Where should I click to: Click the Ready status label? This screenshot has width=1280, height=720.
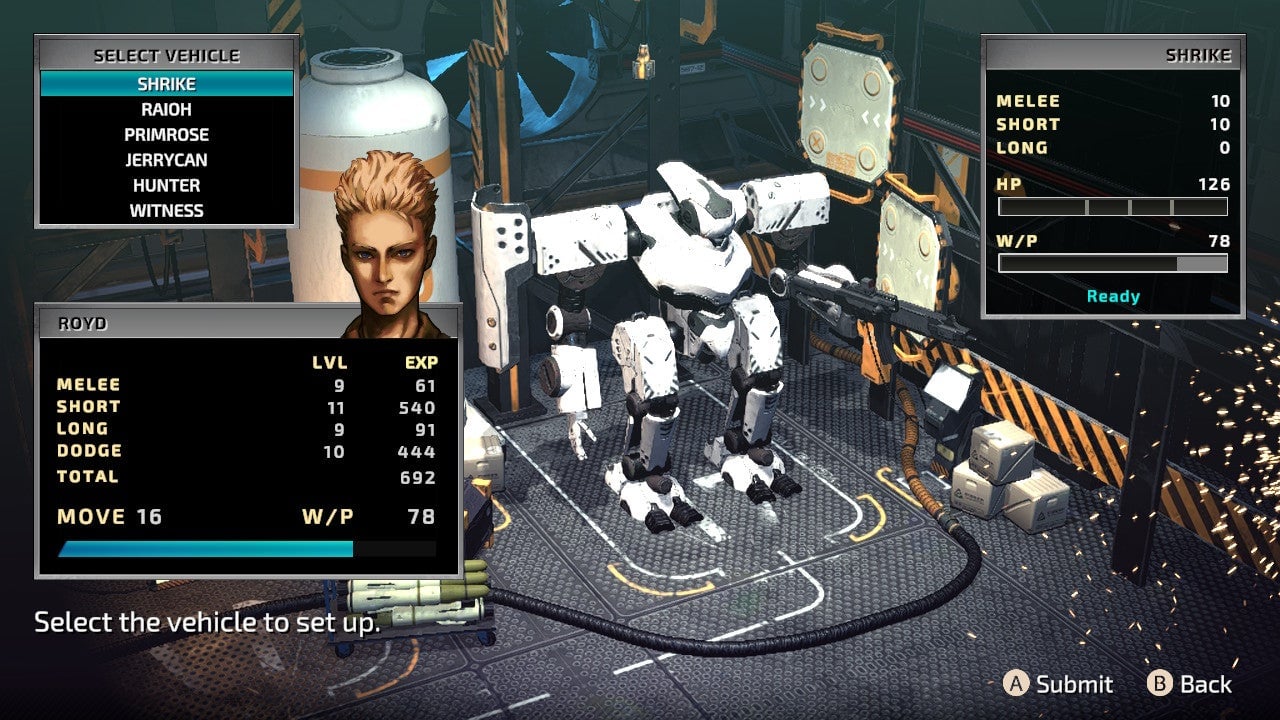[1112, 296]
